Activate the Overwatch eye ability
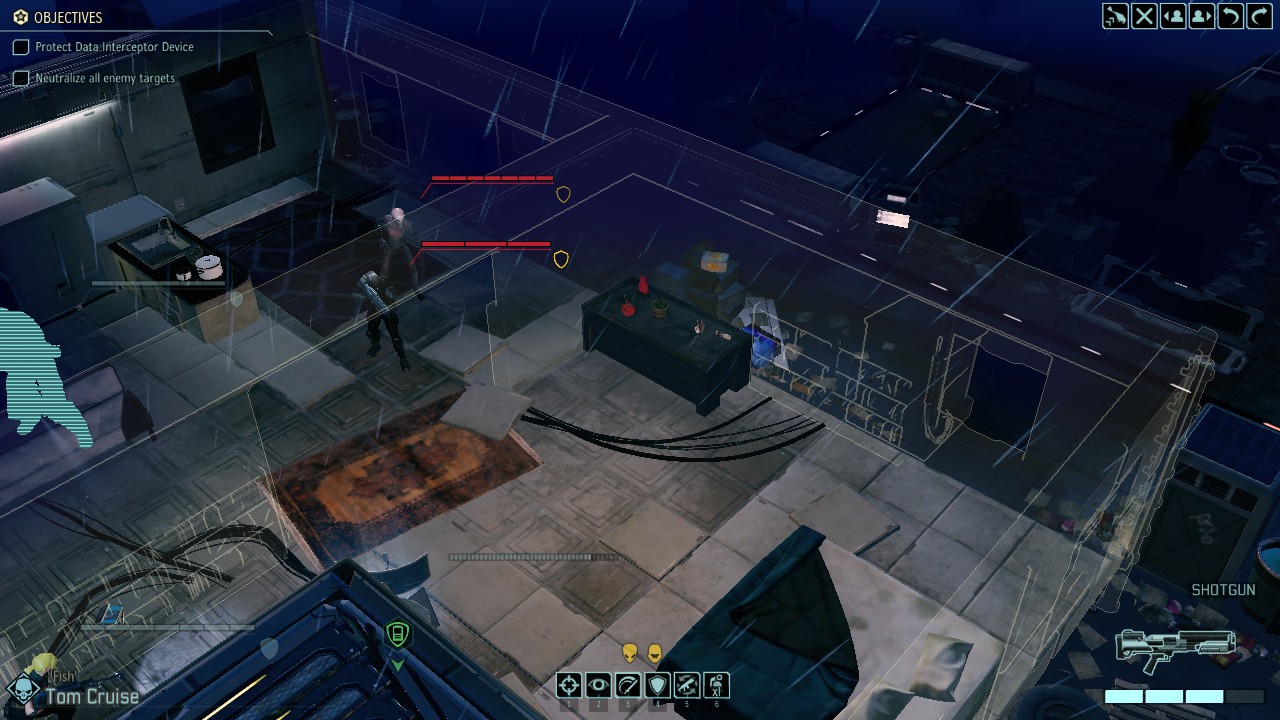The width and height of the screenshot is (1280, 720). [x=598, y=685]
